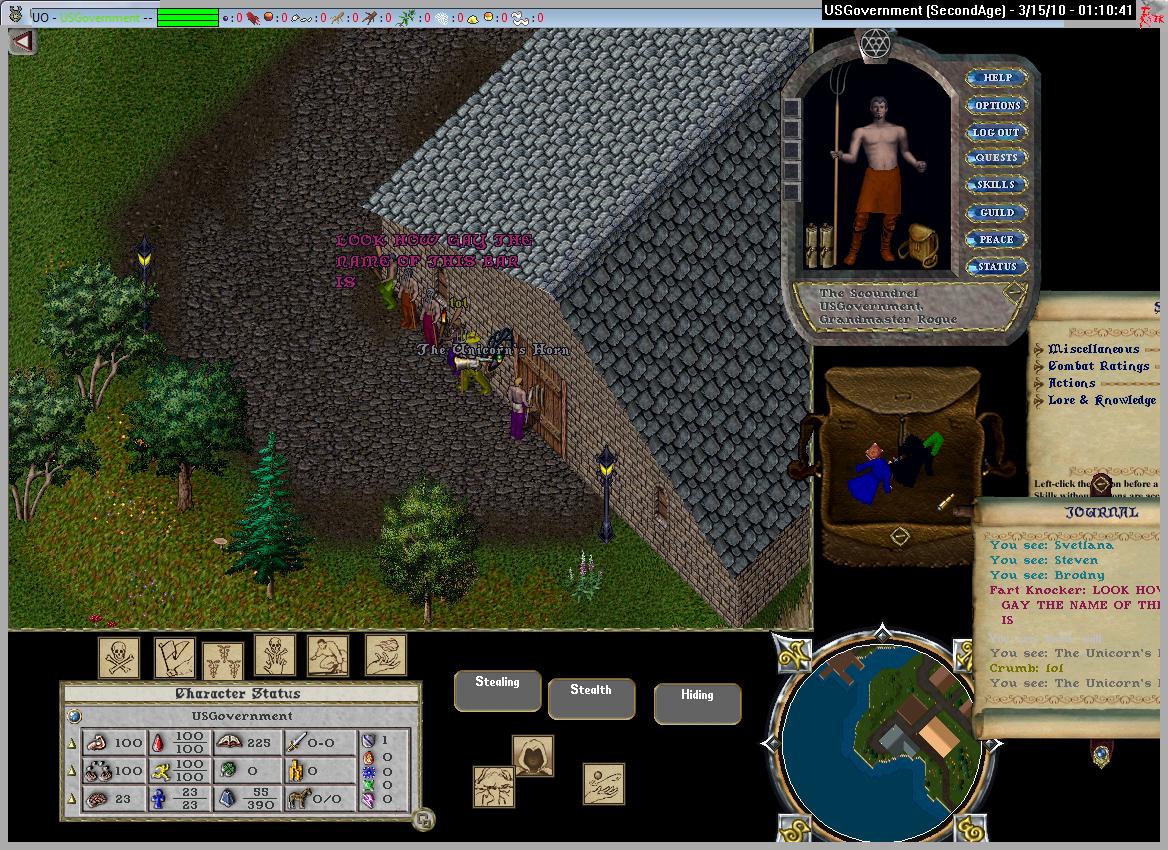This screenshot has width=1168, height=850.
Task: Use the Stealing skill button
Action: click(x=497, y=690)
